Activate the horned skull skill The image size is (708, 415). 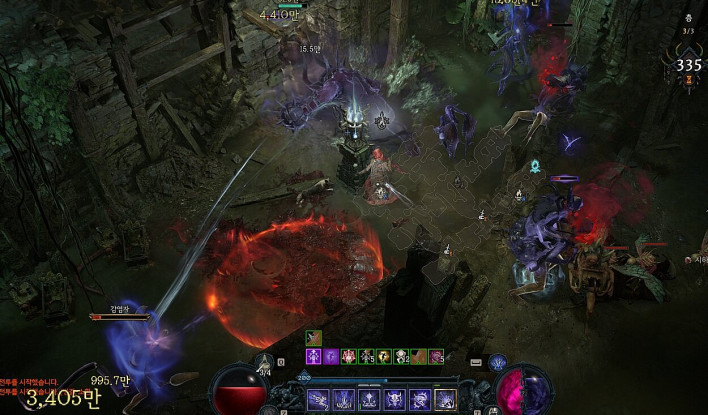coord(395,399)
